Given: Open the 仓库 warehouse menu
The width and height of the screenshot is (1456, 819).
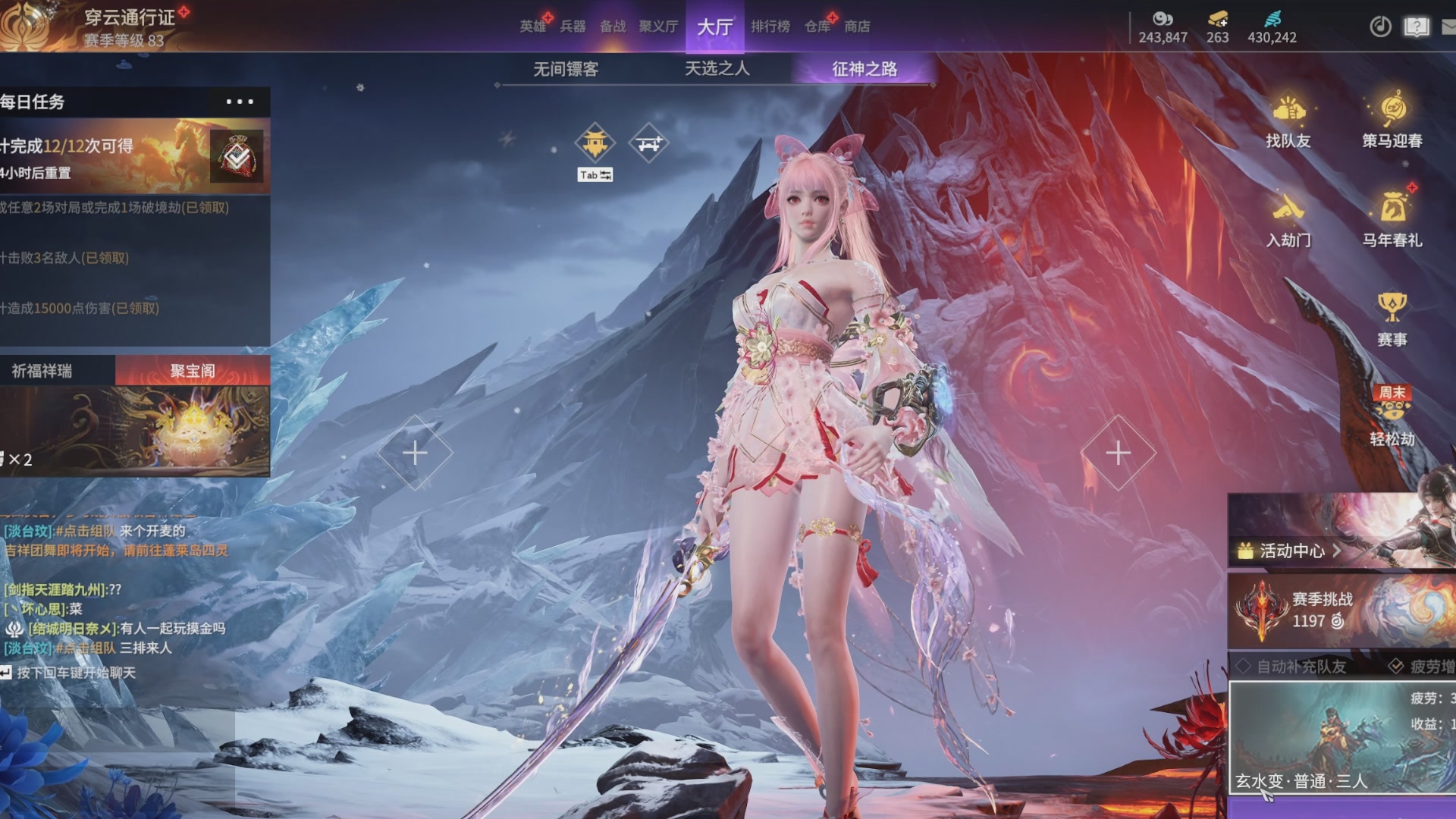Looking at the screenshot, I should click(817, 27).
